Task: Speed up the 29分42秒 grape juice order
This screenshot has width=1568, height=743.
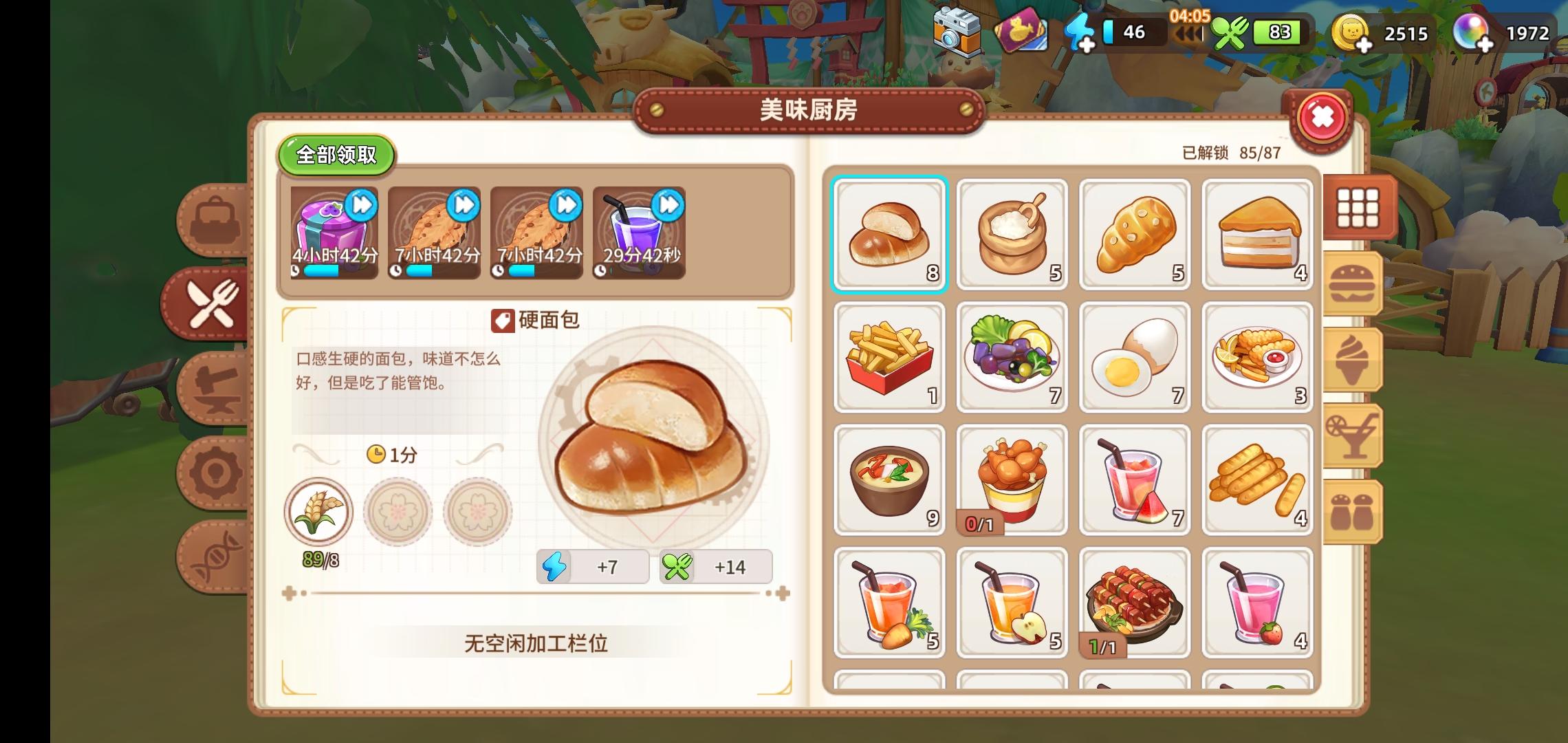Action: (x=668, y=206)
